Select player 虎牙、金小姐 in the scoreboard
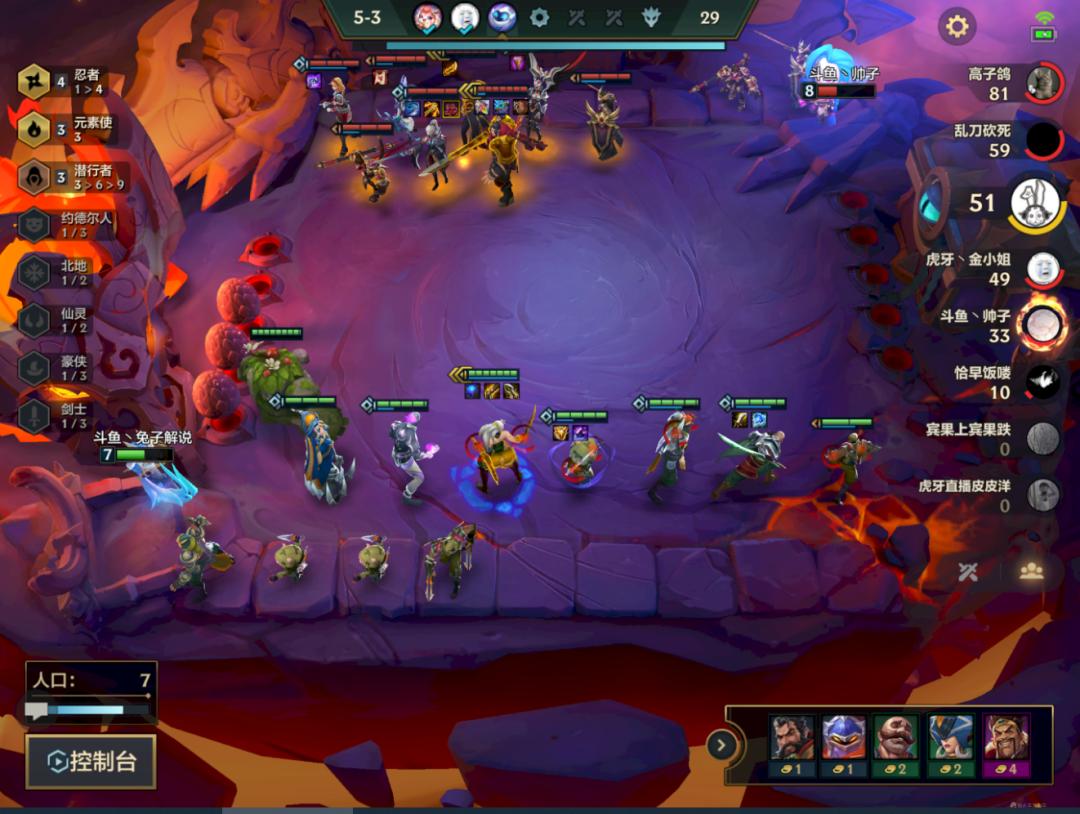The height and width of the screenshot is (814, 1080). [1043, 269]
